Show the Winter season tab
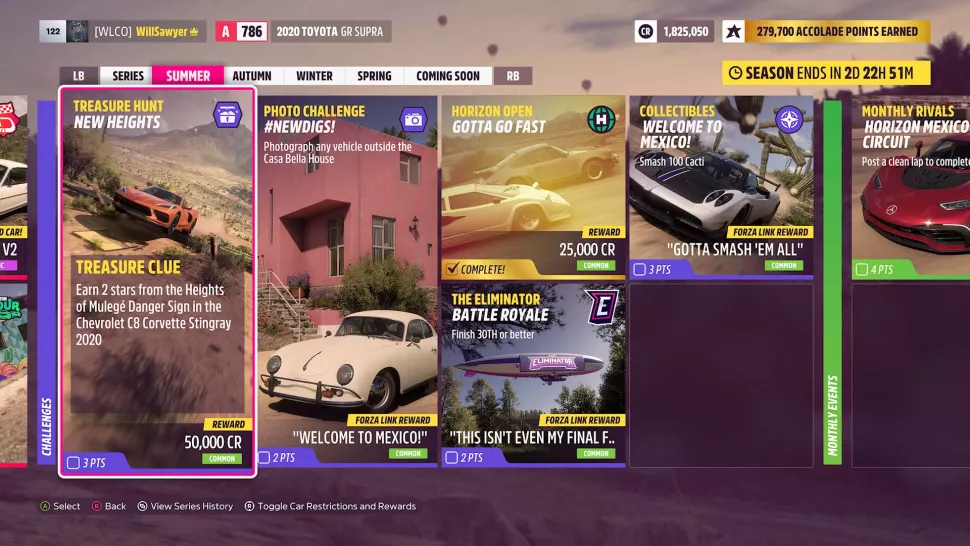 click(314, 76)
